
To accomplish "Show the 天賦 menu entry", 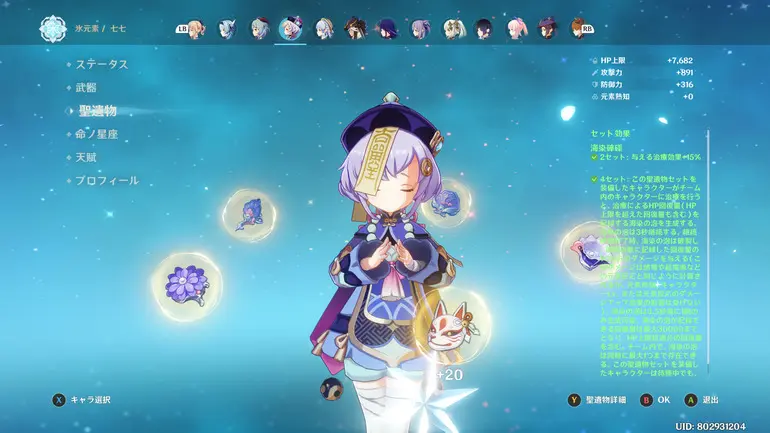I will click(x=88, y=157).
